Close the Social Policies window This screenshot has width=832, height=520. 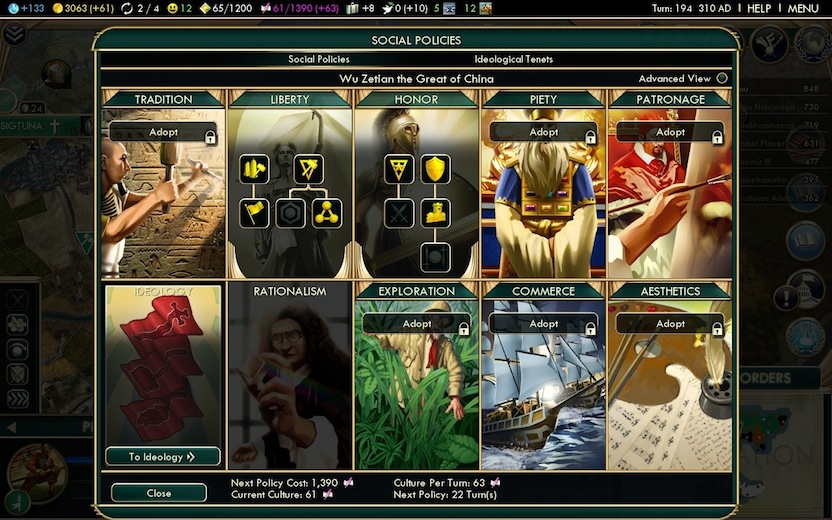pyautogui.click(x=158, y=493)
